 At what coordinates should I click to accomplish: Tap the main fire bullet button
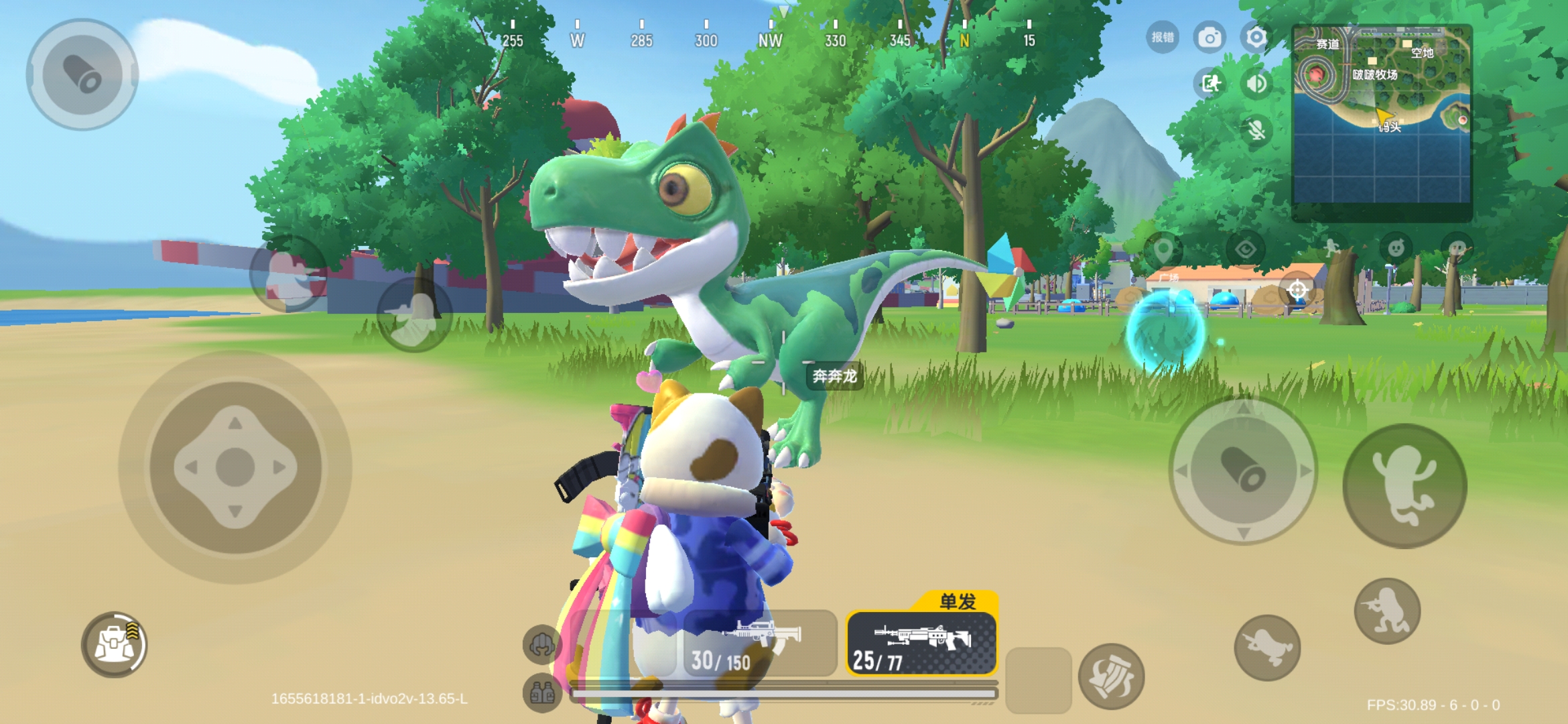click(x=1243, y=471)
